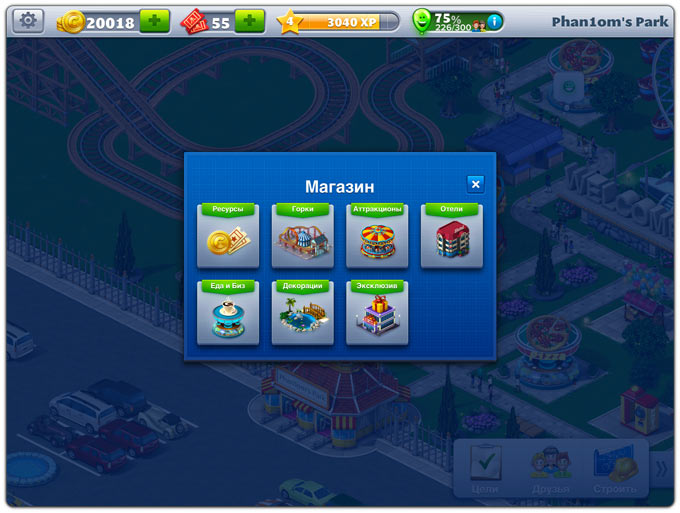Open the Цели goals button
680x513 pixels.
point(484,467)
